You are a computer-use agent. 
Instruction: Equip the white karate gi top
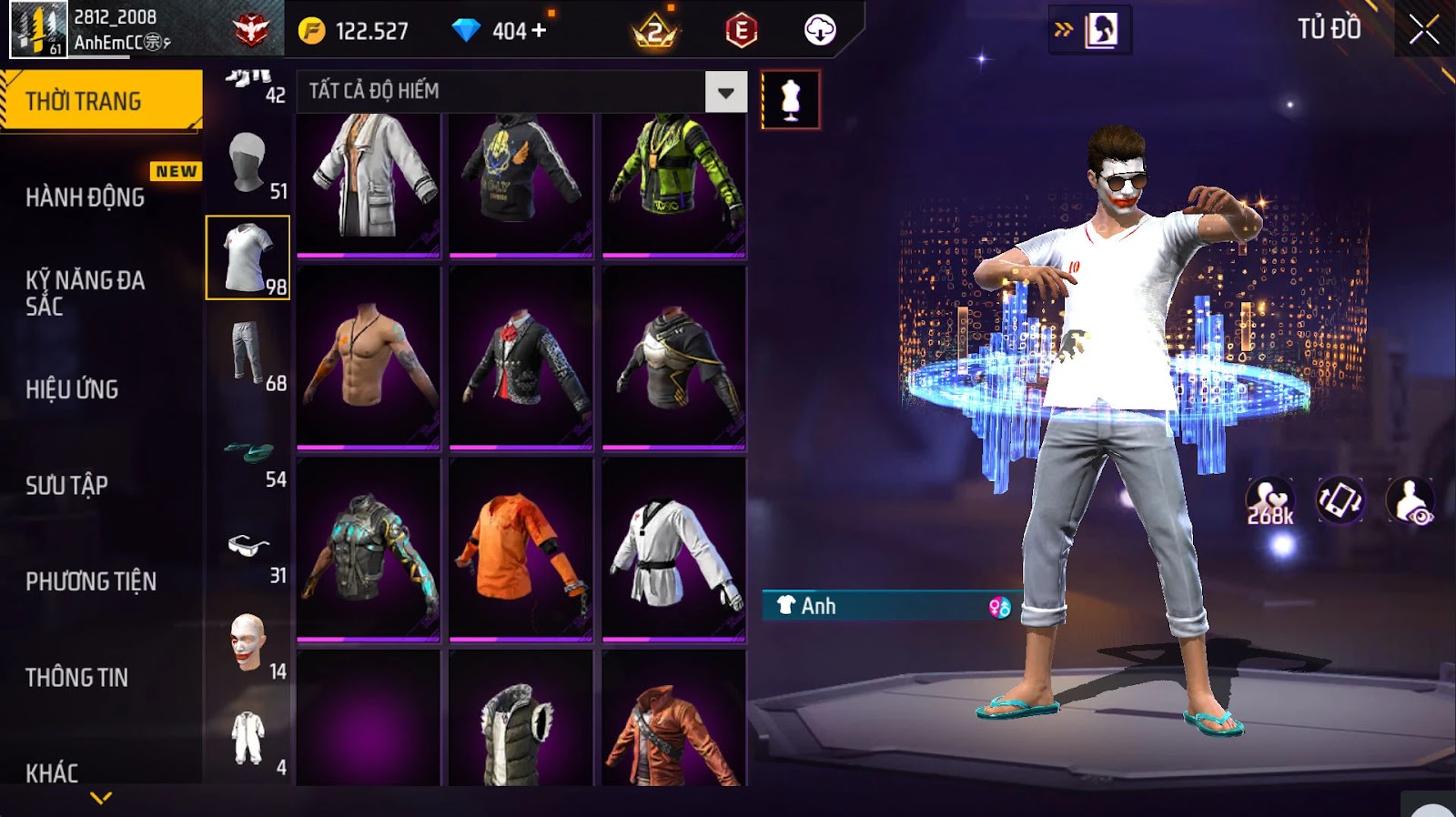[673, 549]
